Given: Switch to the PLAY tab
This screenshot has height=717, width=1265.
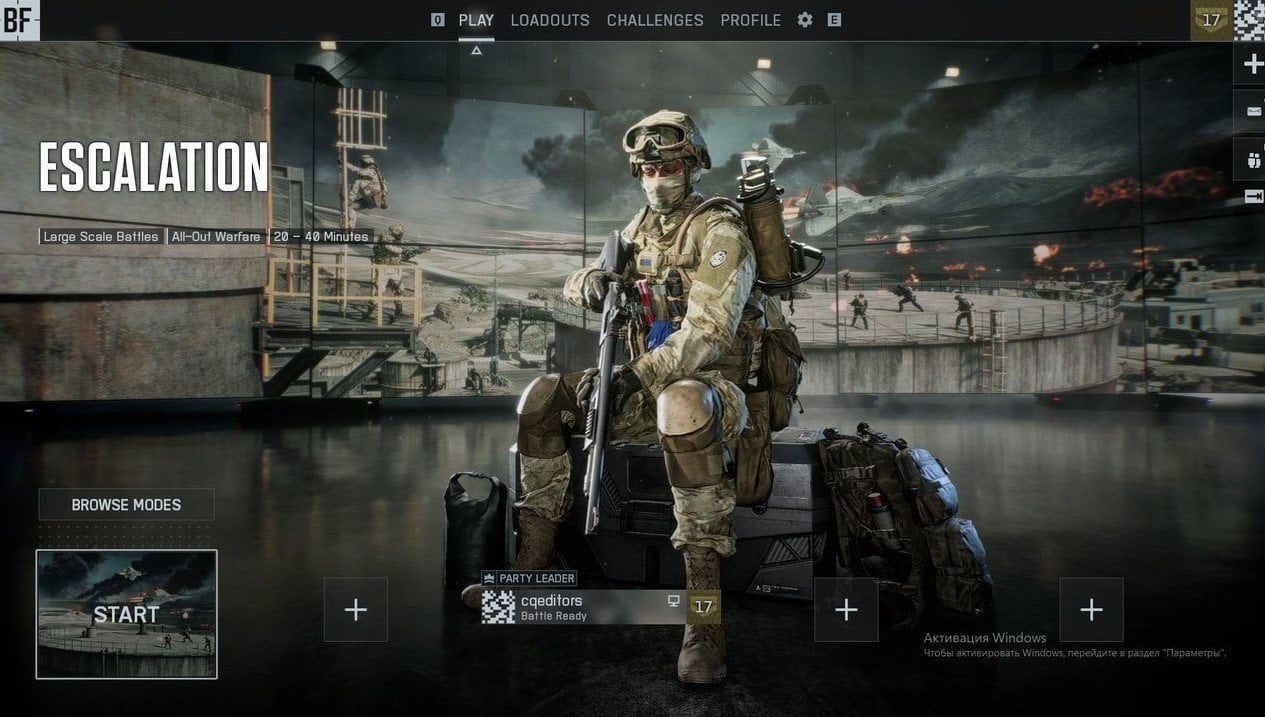Looking at the screenshot, I should [476, 20].
